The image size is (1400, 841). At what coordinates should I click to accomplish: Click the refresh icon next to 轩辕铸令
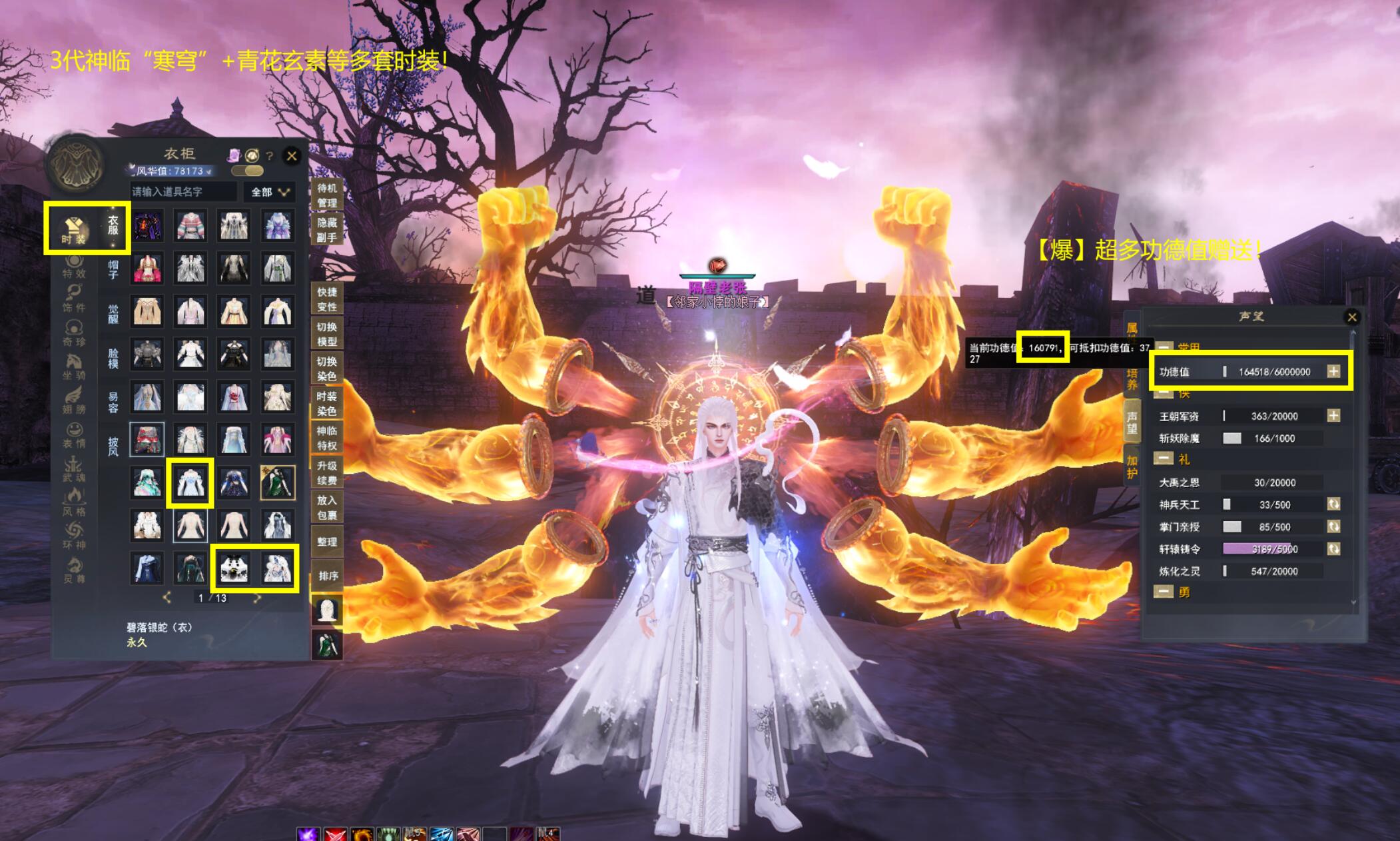(1333, 548)
